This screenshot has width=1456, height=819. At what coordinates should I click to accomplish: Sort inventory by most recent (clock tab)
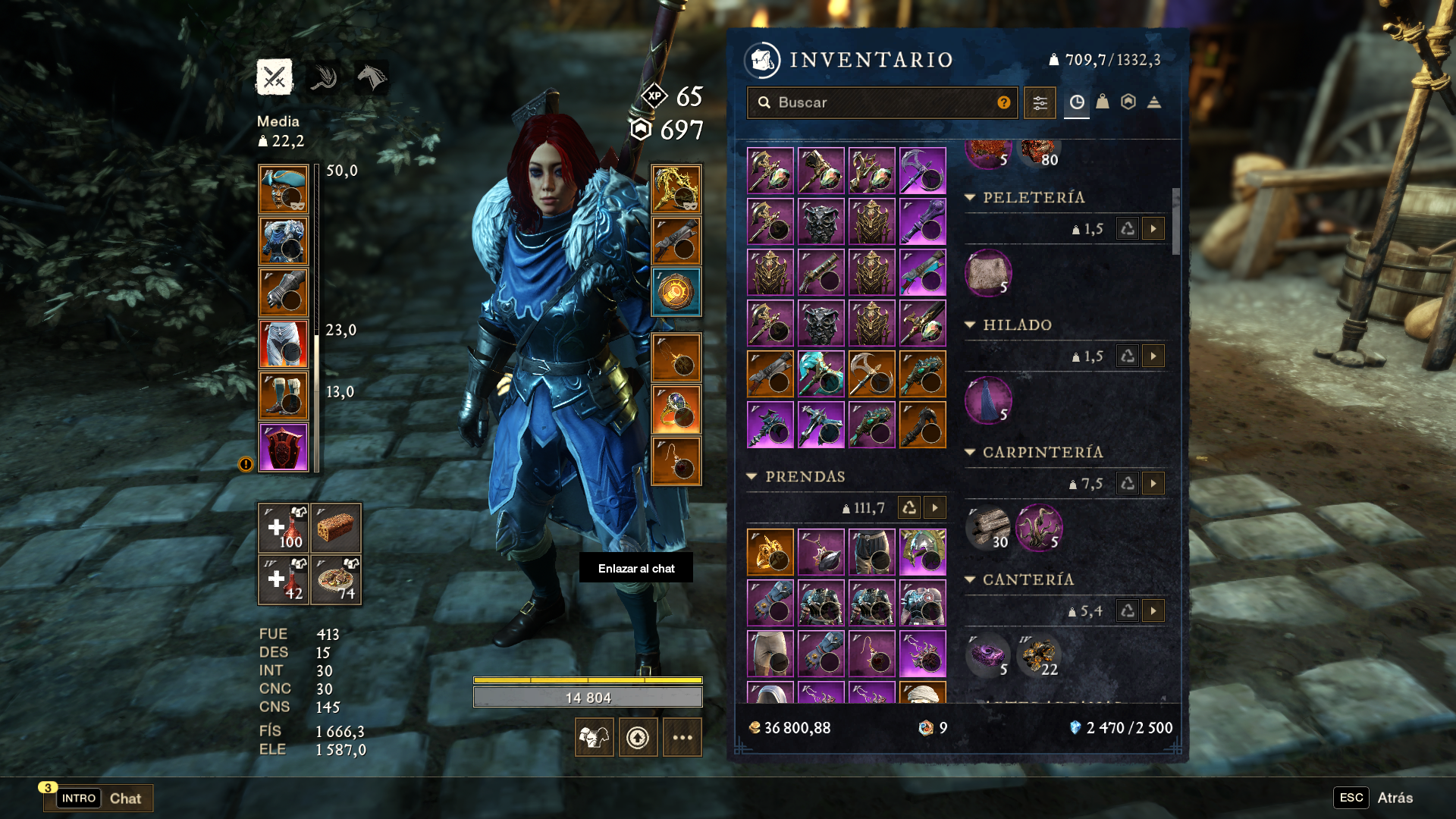1077,102
